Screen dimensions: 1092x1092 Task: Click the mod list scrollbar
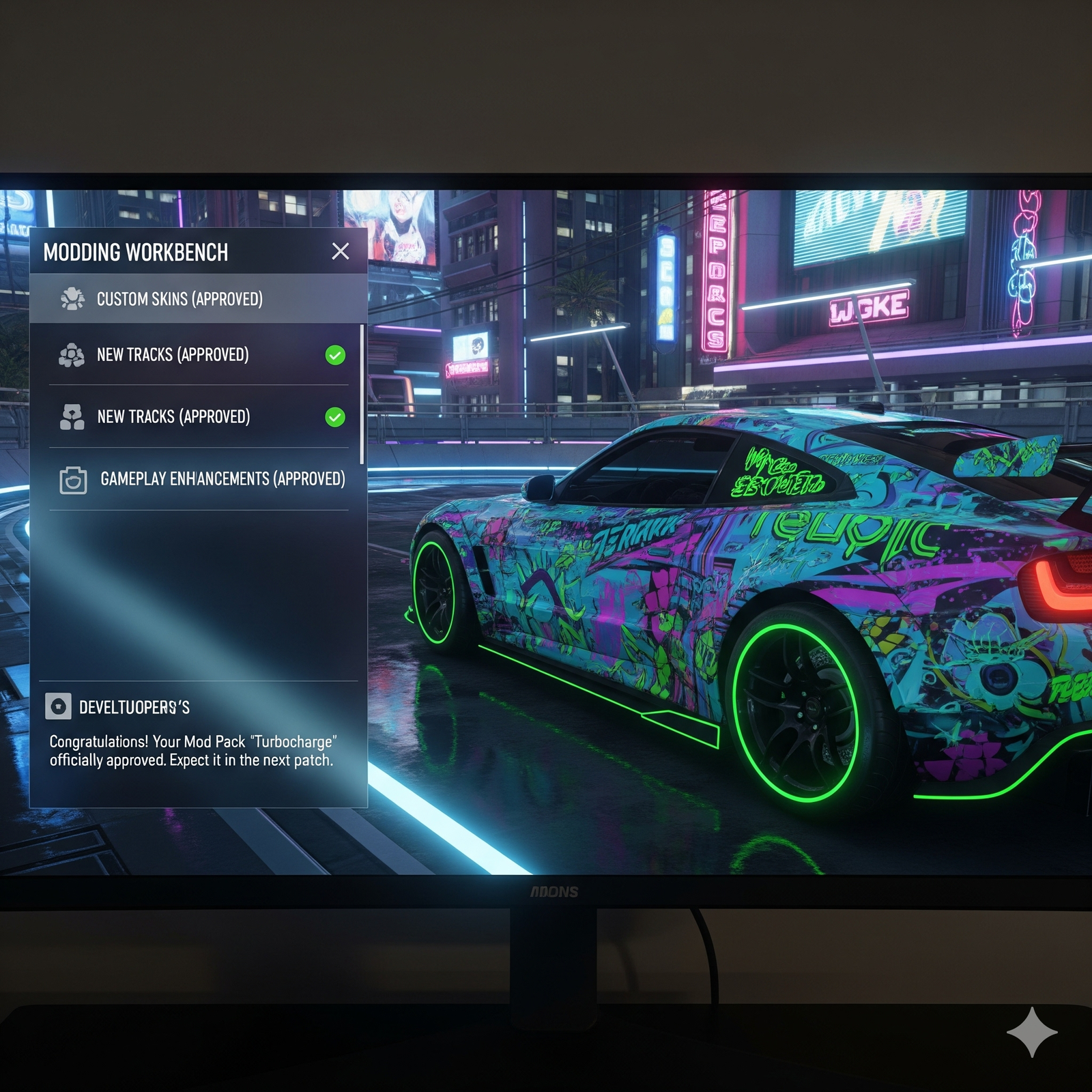[x=362, y=394]
